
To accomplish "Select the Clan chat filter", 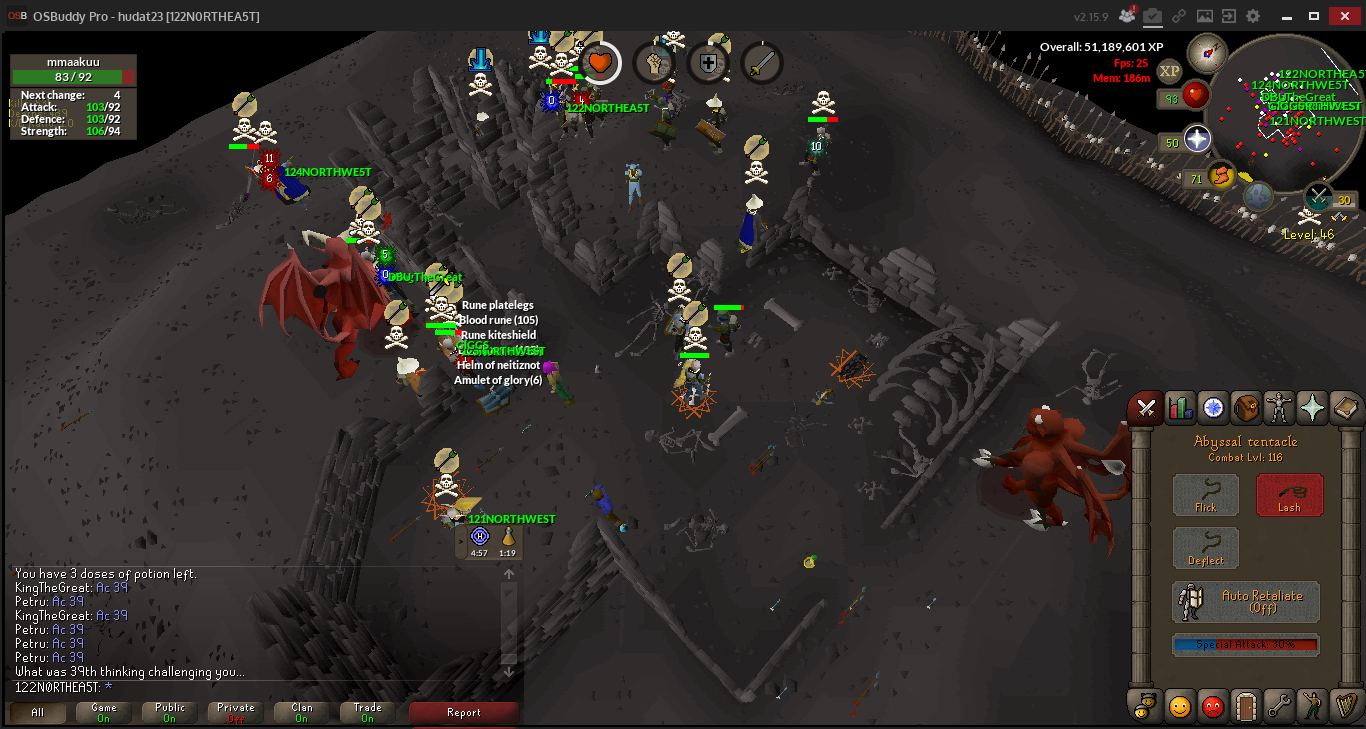I will (x=302, y=713).
